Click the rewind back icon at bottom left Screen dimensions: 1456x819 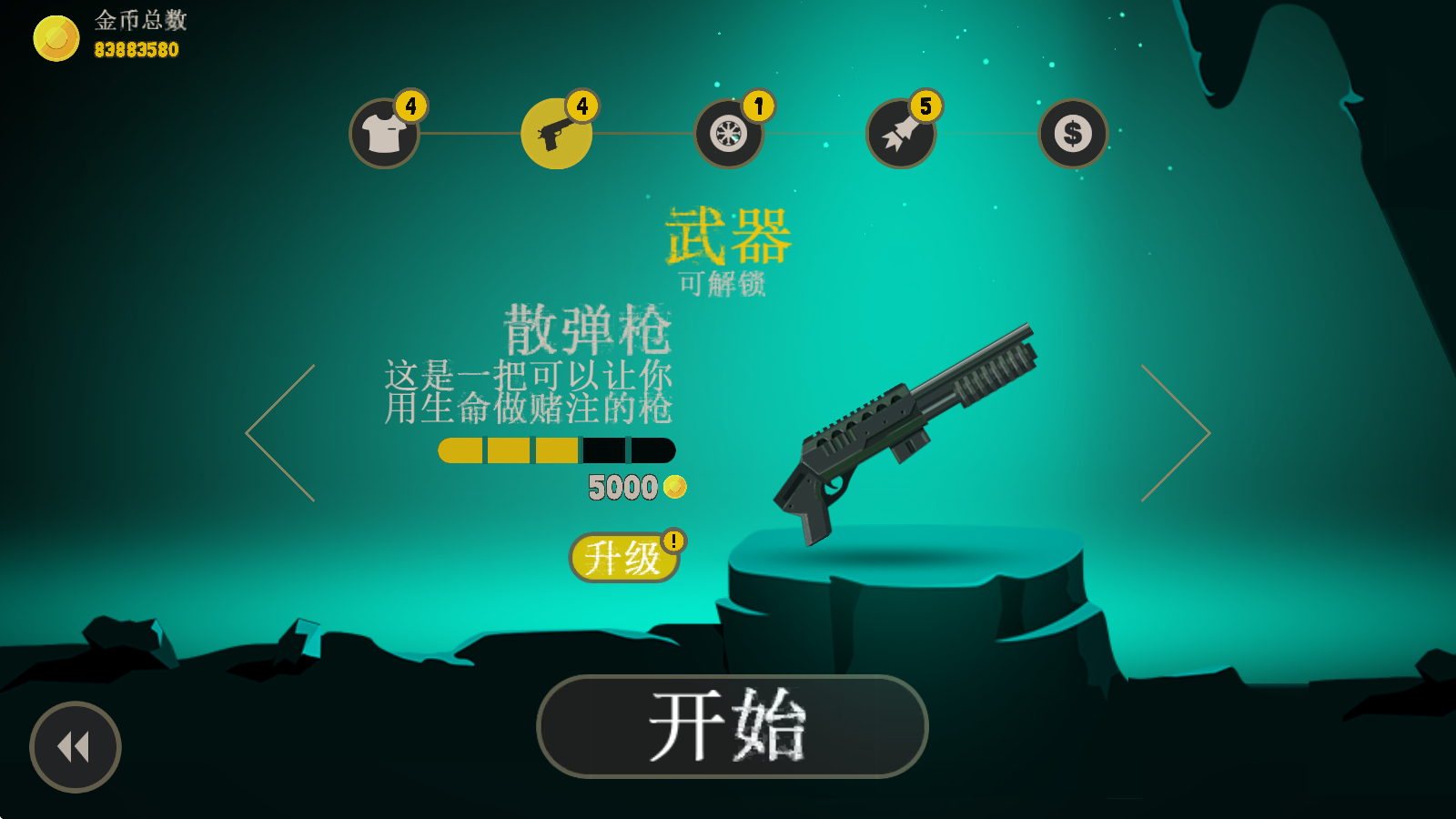point(75,746)
